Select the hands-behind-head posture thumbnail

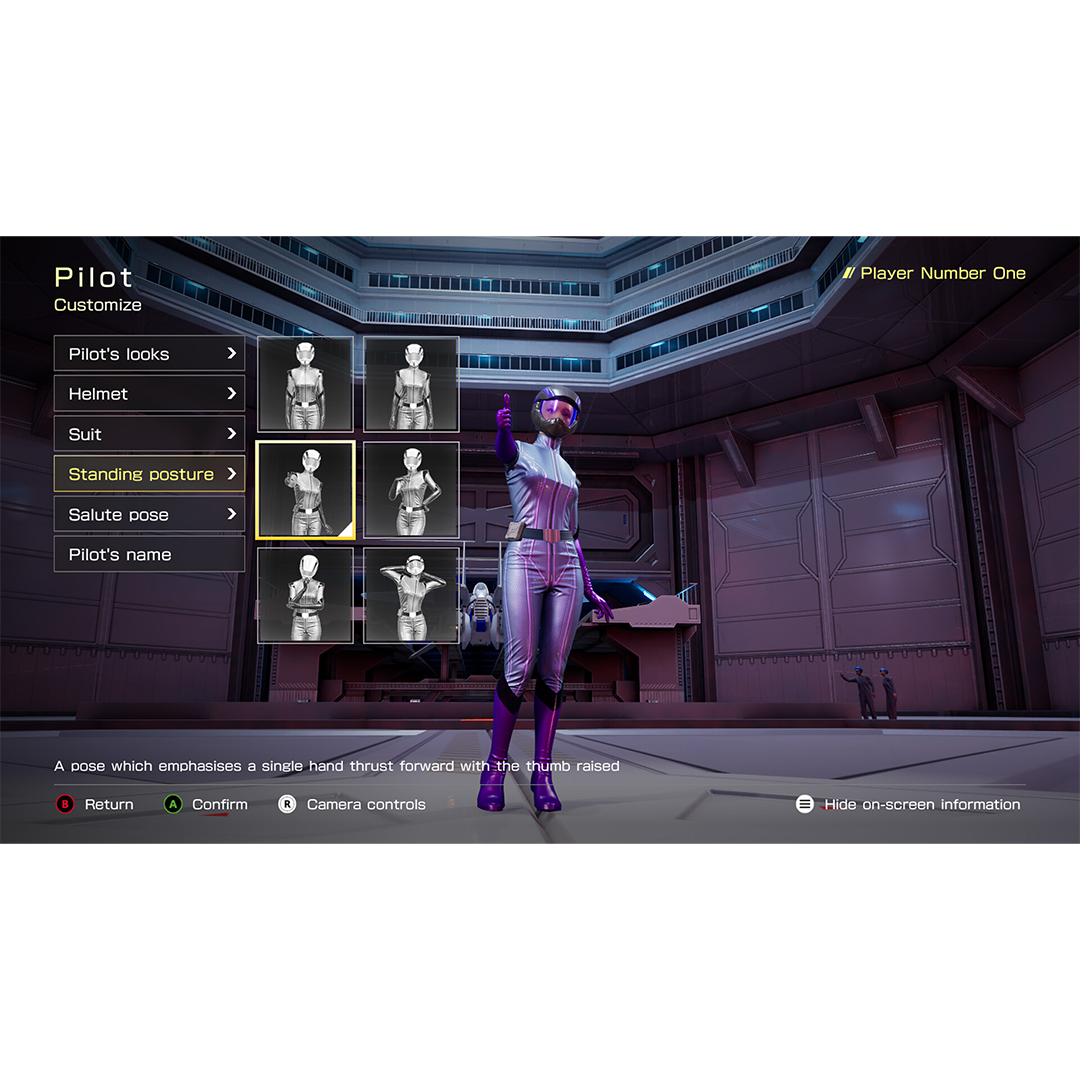[411, 595]
